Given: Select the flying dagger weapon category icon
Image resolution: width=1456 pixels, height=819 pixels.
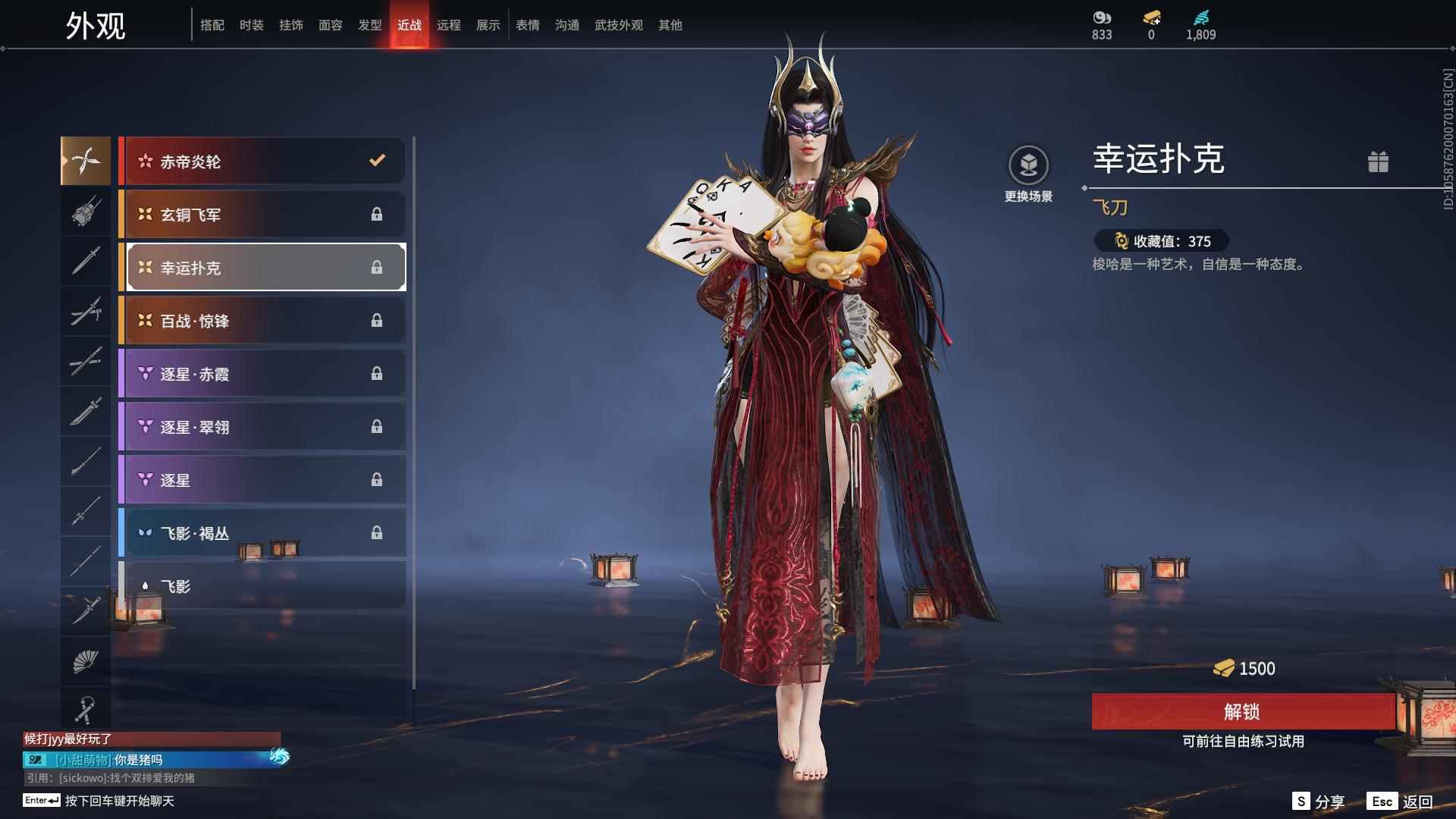Looking at the screenshot, I should point(86,161).
